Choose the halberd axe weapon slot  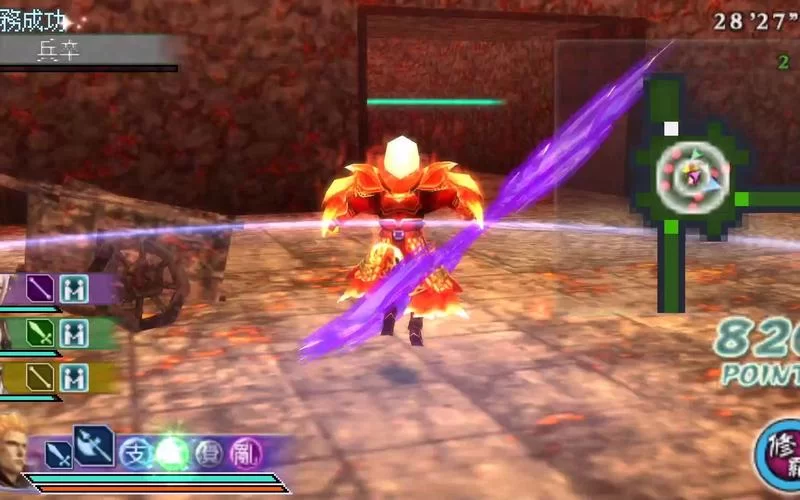(94, 445)
